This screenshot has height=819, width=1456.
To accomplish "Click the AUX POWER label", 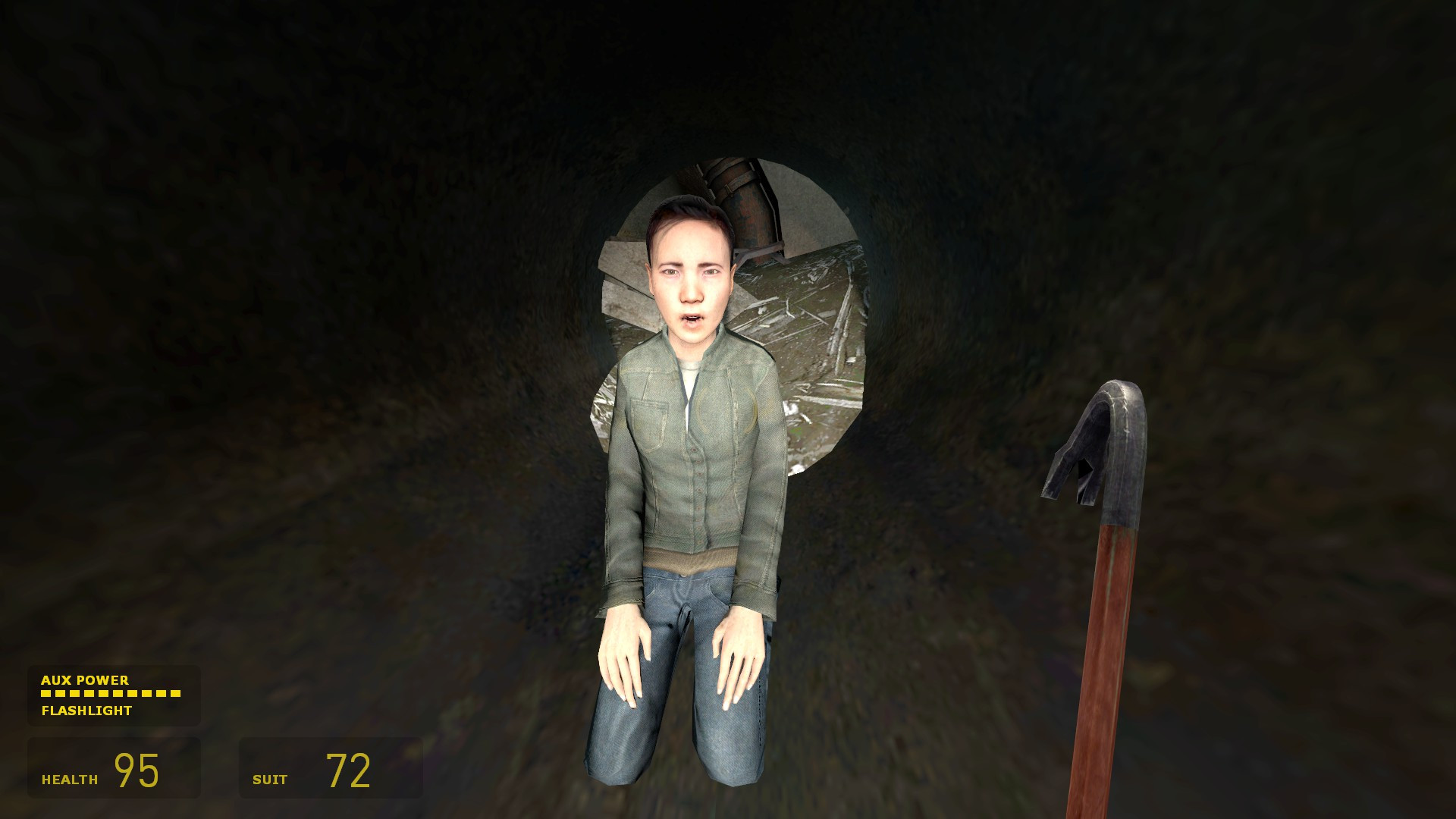I will (x=86, y=680).
